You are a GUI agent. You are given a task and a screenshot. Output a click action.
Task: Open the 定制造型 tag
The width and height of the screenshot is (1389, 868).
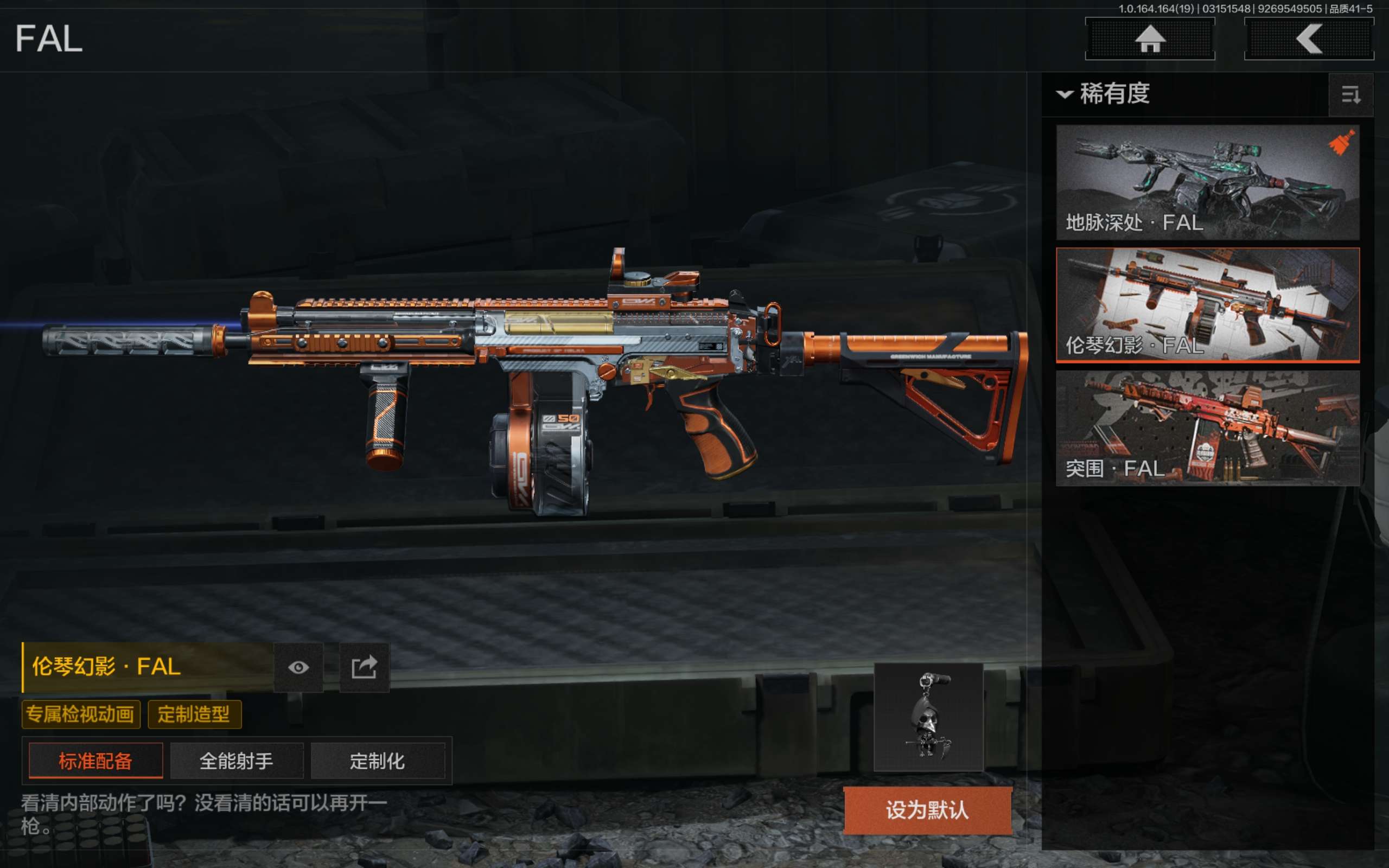[x=194, y=714]
